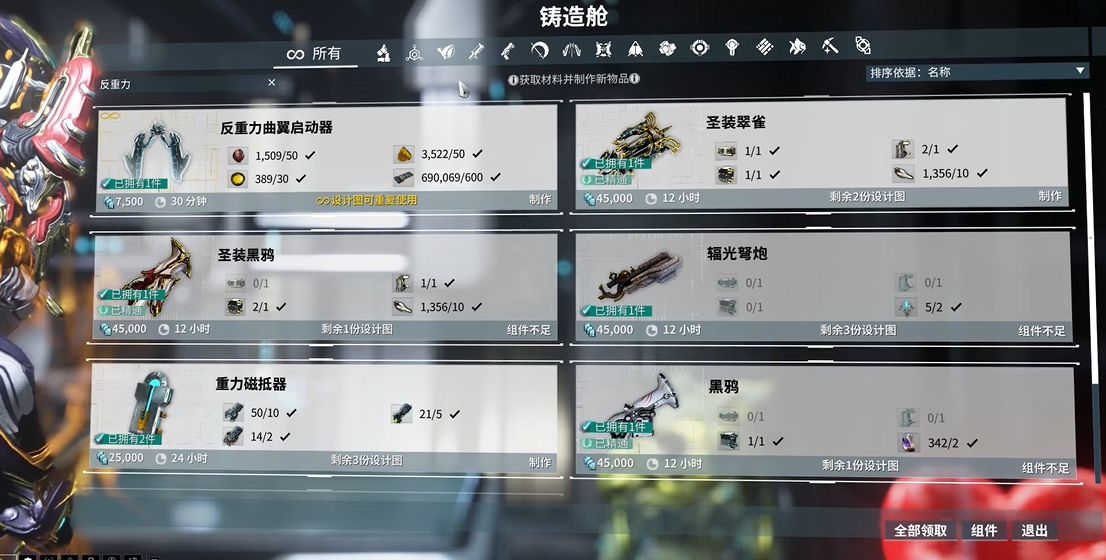The width and height of the screenshot is (1106, 560).
Task: Build the 重力磁抵器 using 制作
Action: pos(540,462)
